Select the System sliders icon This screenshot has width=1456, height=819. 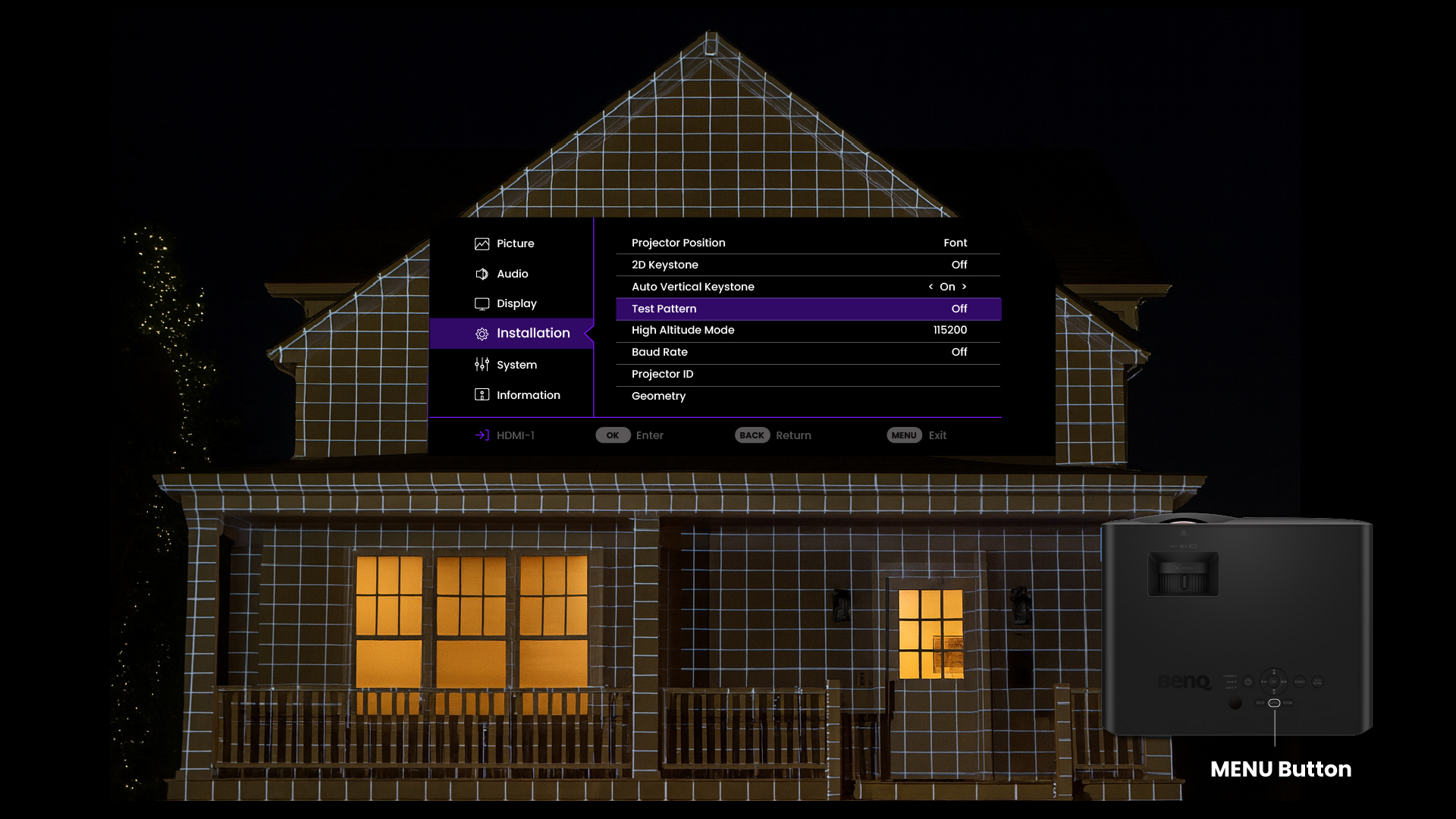(x=482, y=365)
